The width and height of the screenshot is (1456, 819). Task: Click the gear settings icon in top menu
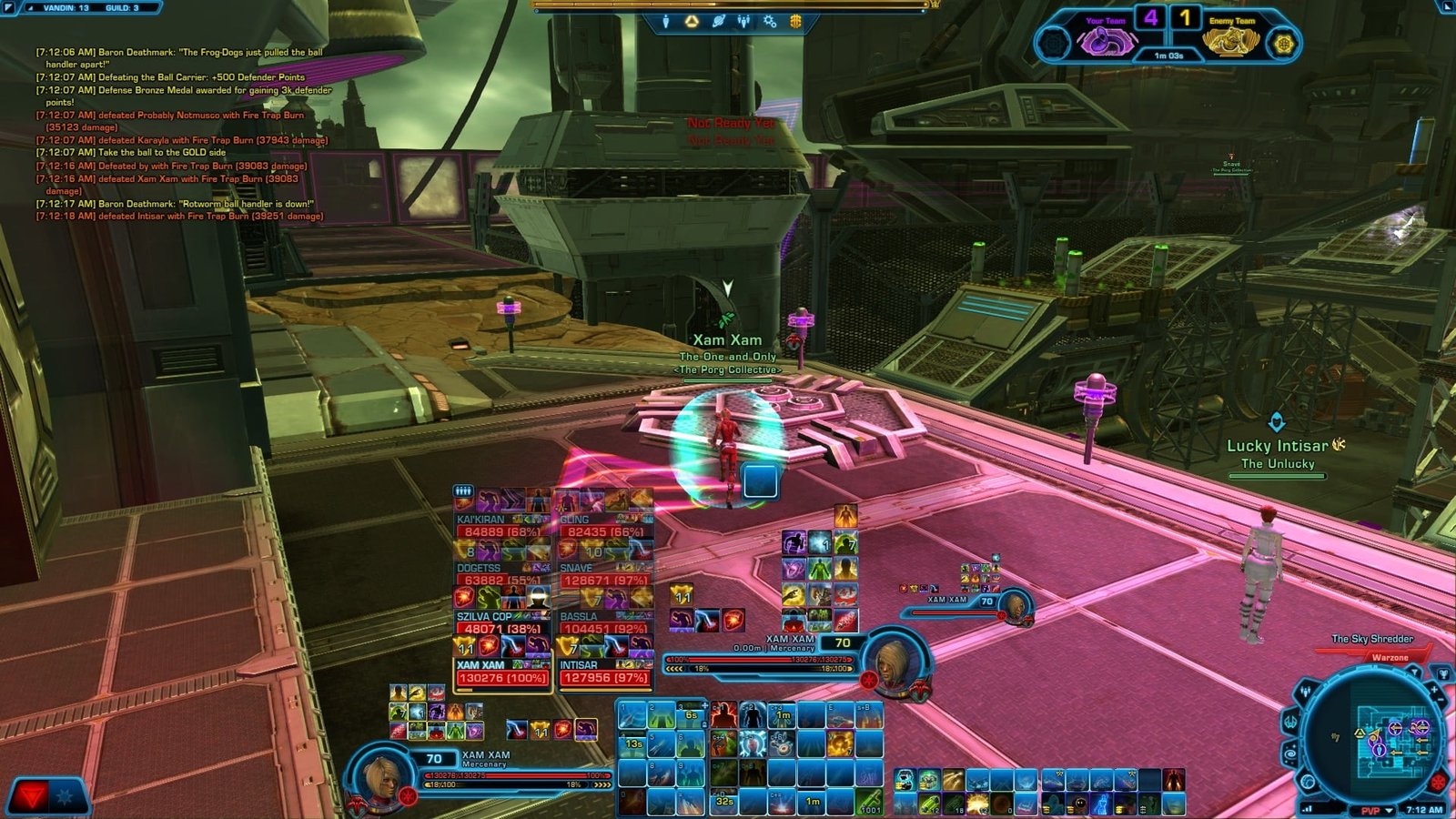[x=770, y=21]
